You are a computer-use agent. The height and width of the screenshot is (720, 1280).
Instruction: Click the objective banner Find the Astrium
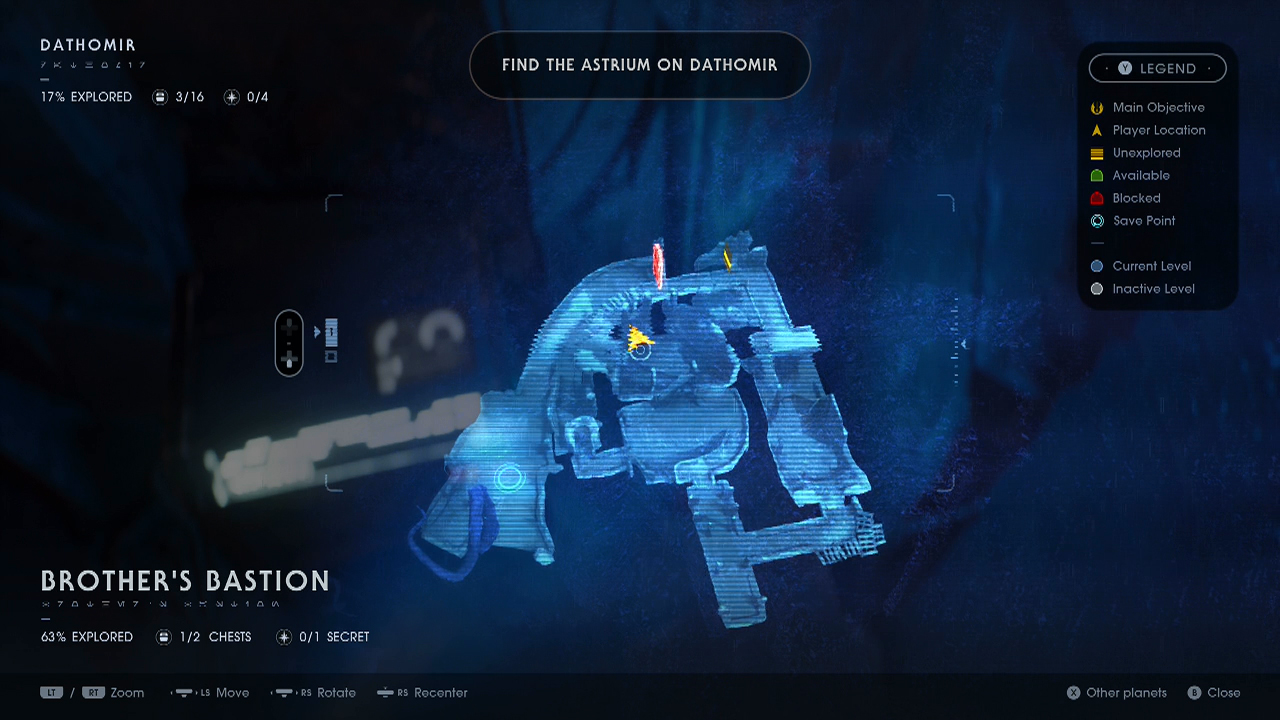click(639, 65)
